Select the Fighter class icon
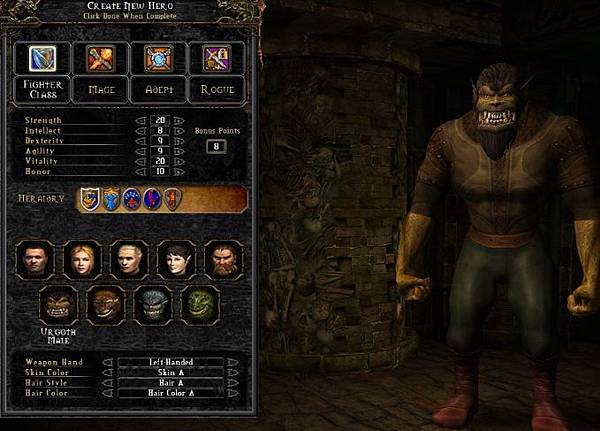This screenshot has width=600, height=431. pos(42,58)
